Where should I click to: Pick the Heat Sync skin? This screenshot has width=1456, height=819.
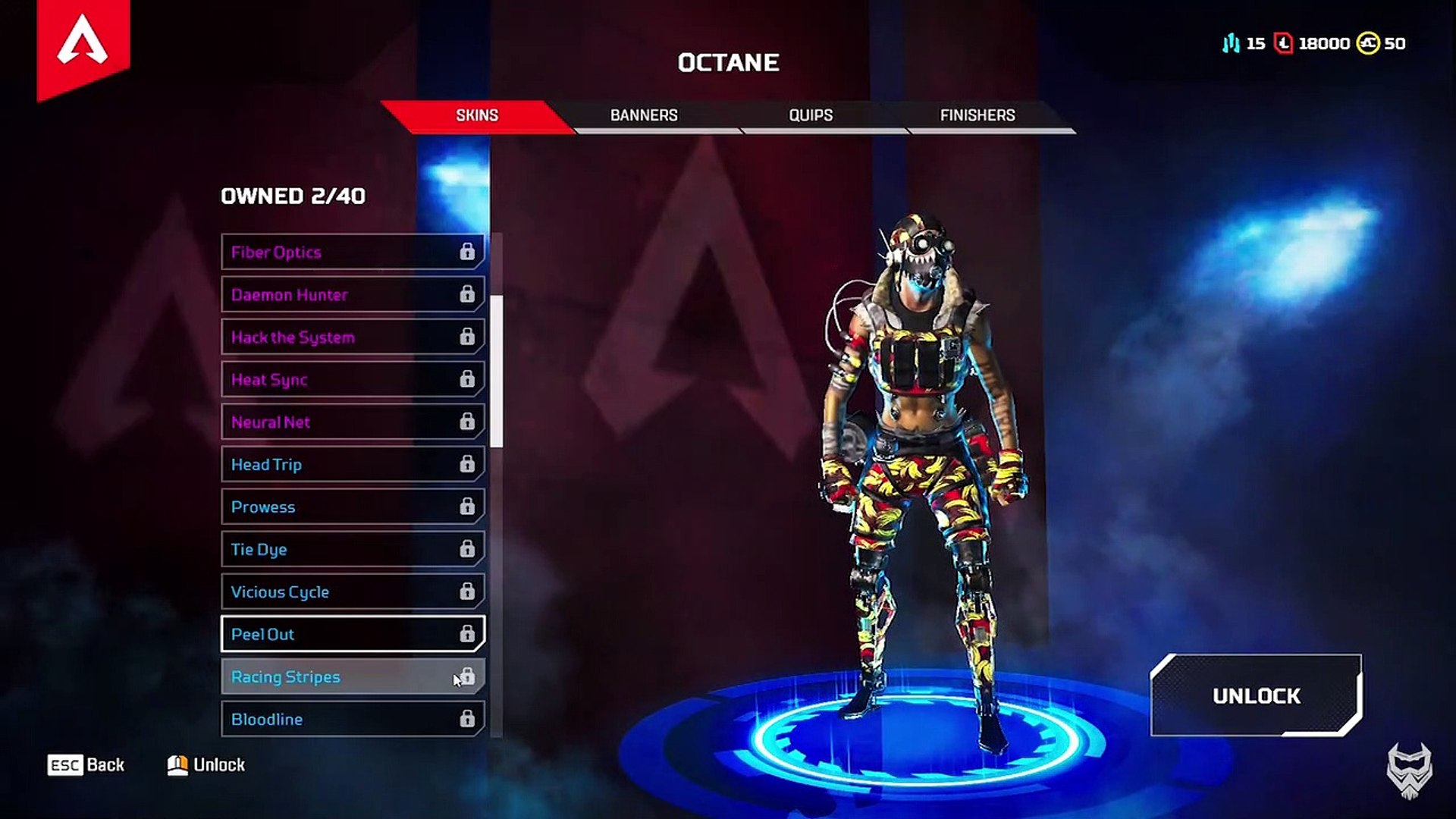(x=353, y=379)
